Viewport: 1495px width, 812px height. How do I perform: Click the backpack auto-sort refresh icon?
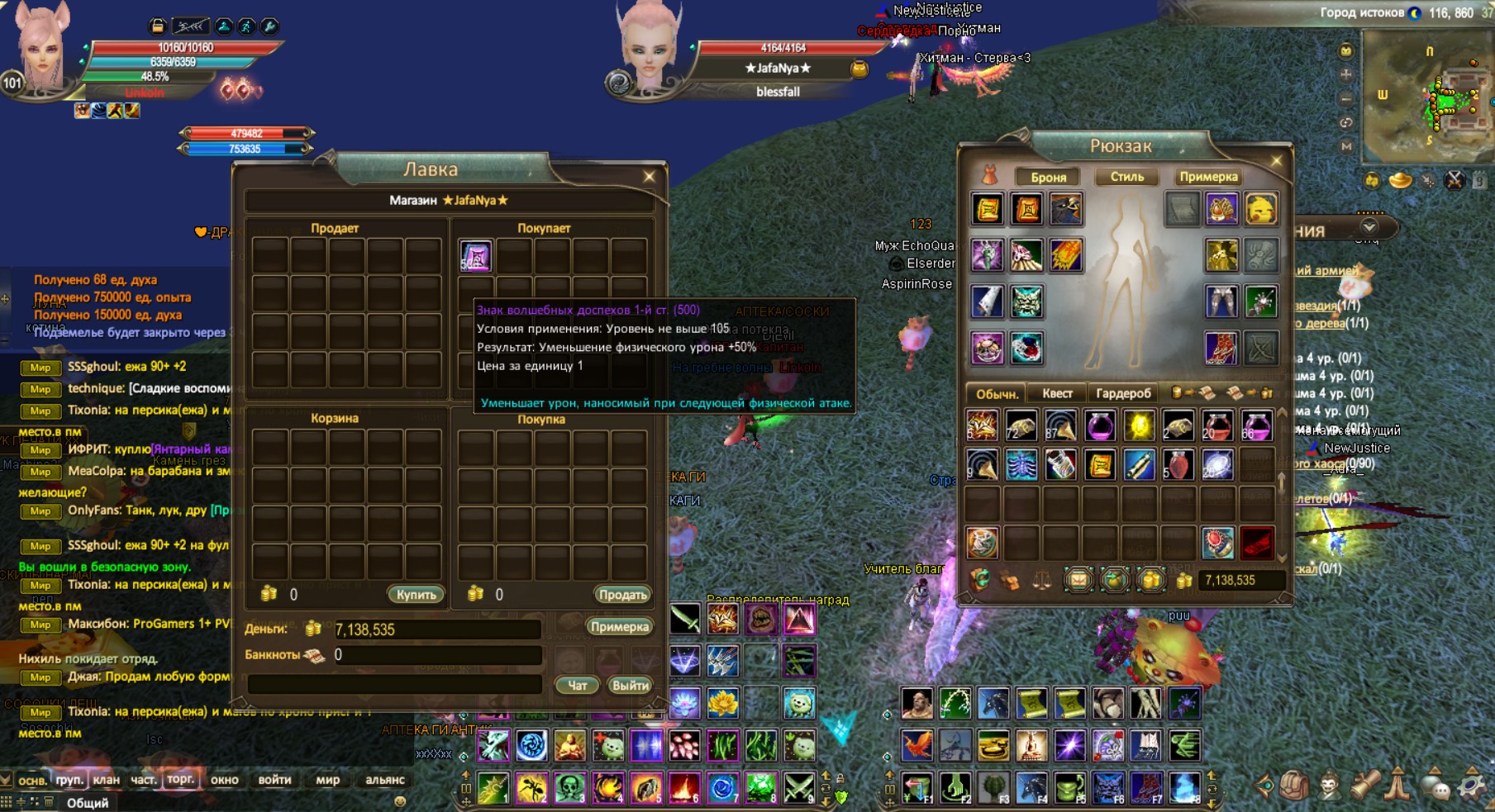pyautogui.click(x=981, y=579)
